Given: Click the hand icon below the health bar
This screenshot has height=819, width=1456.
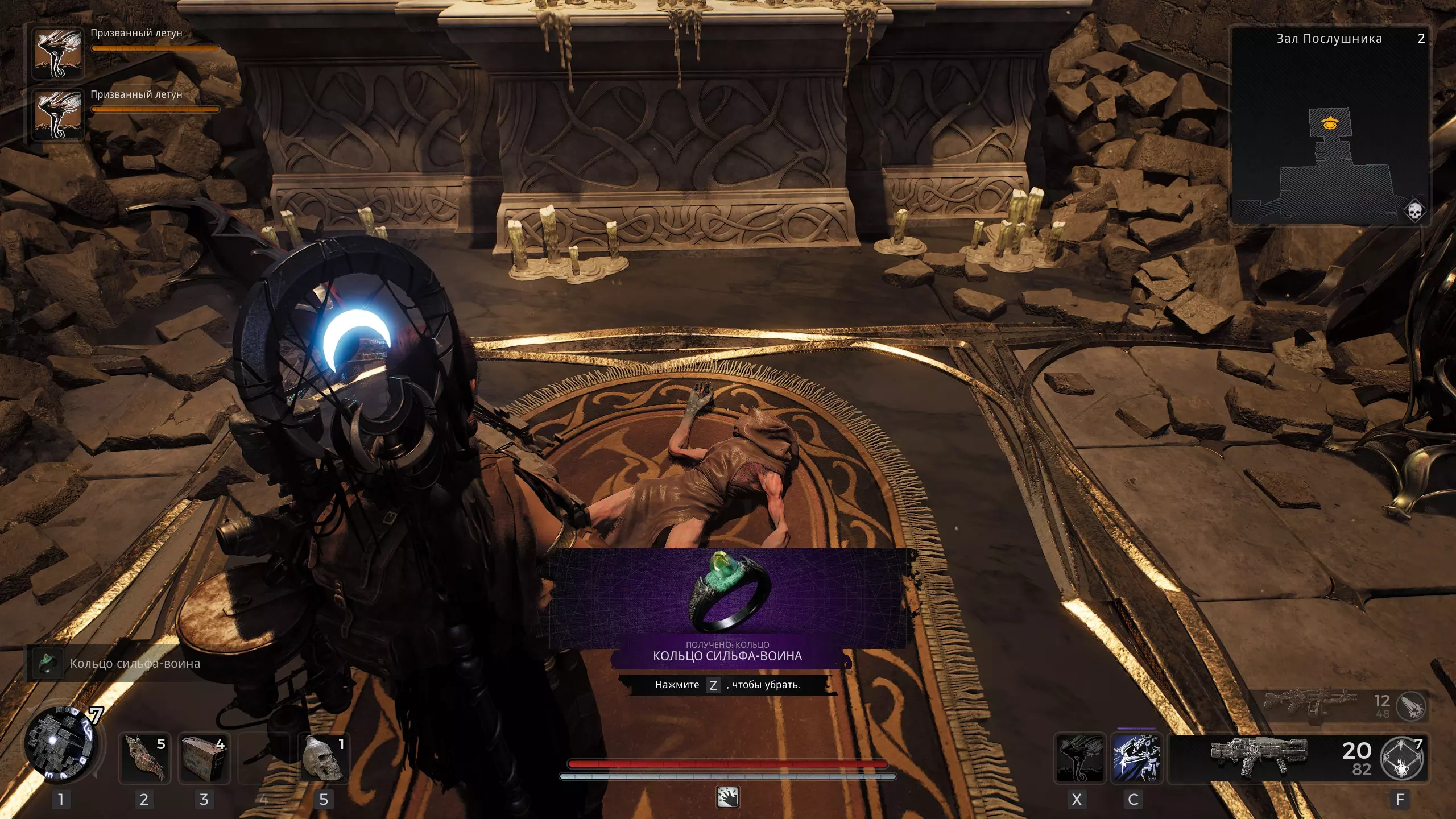Looking at the screenshot, I should (x=727, y=797).
